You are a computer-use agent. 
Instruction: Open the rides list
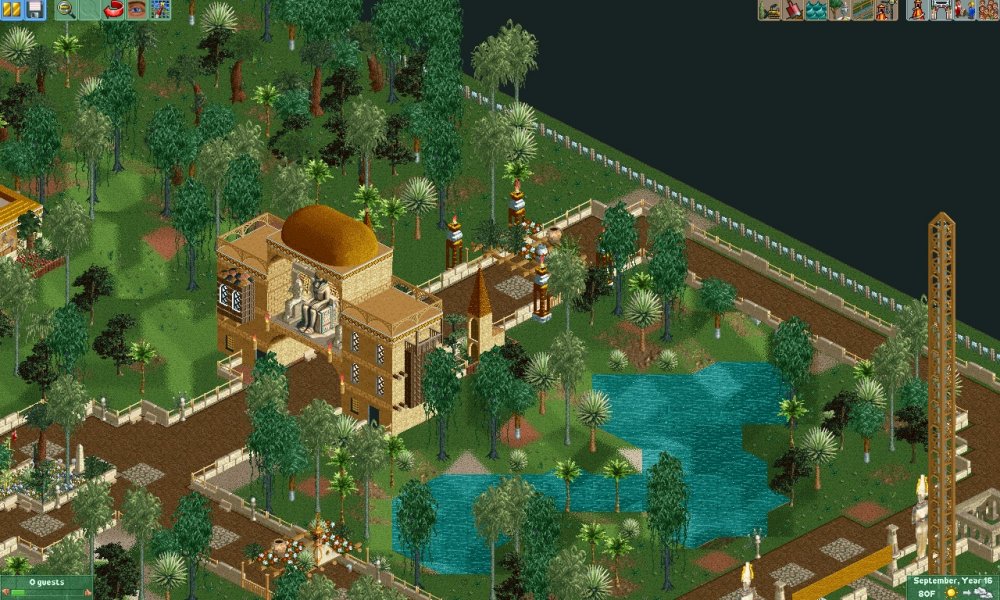pos(917,10)
